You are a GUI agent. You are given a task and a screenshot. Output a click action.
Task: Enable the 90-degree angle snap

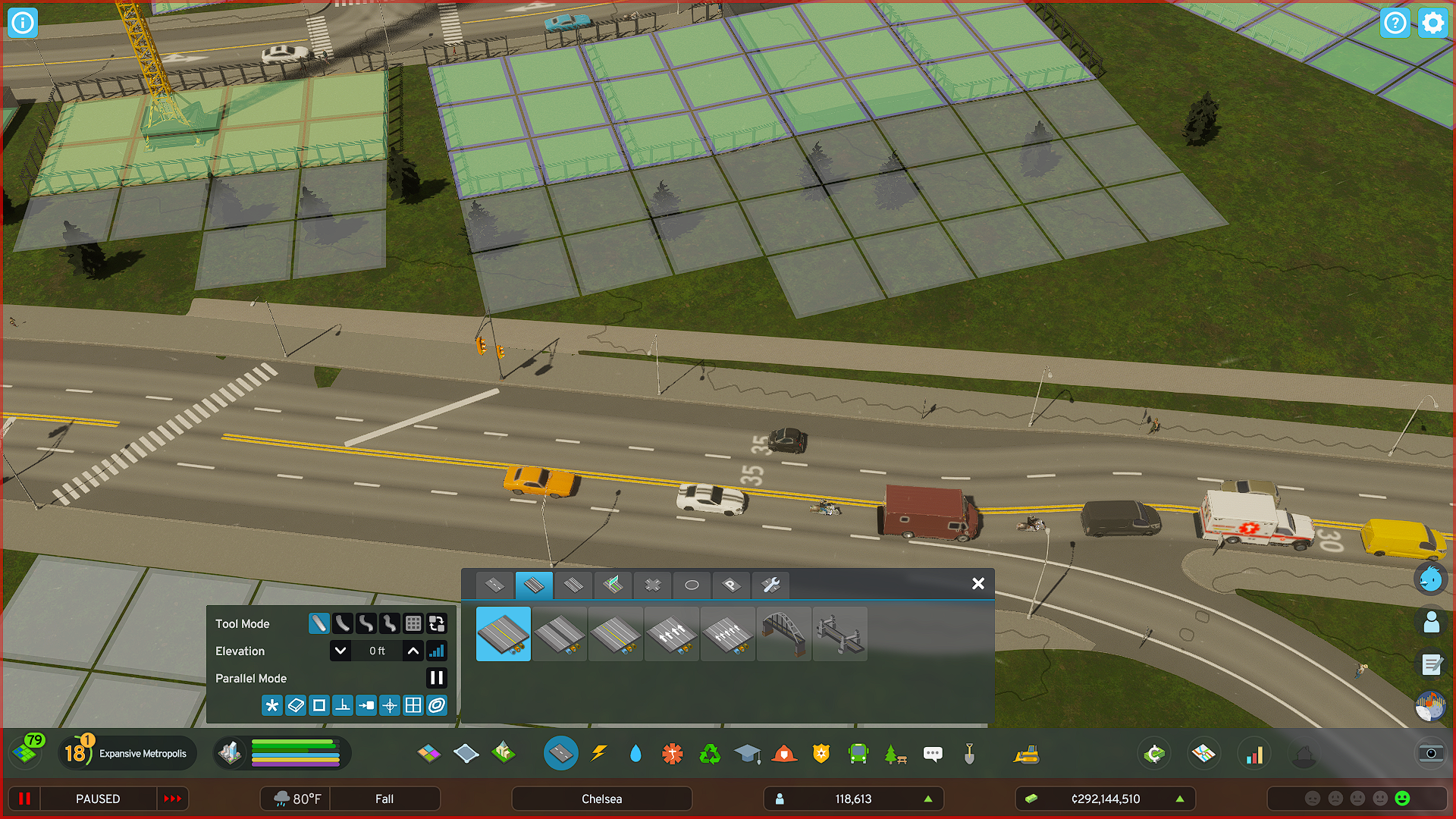click(342, 704)
